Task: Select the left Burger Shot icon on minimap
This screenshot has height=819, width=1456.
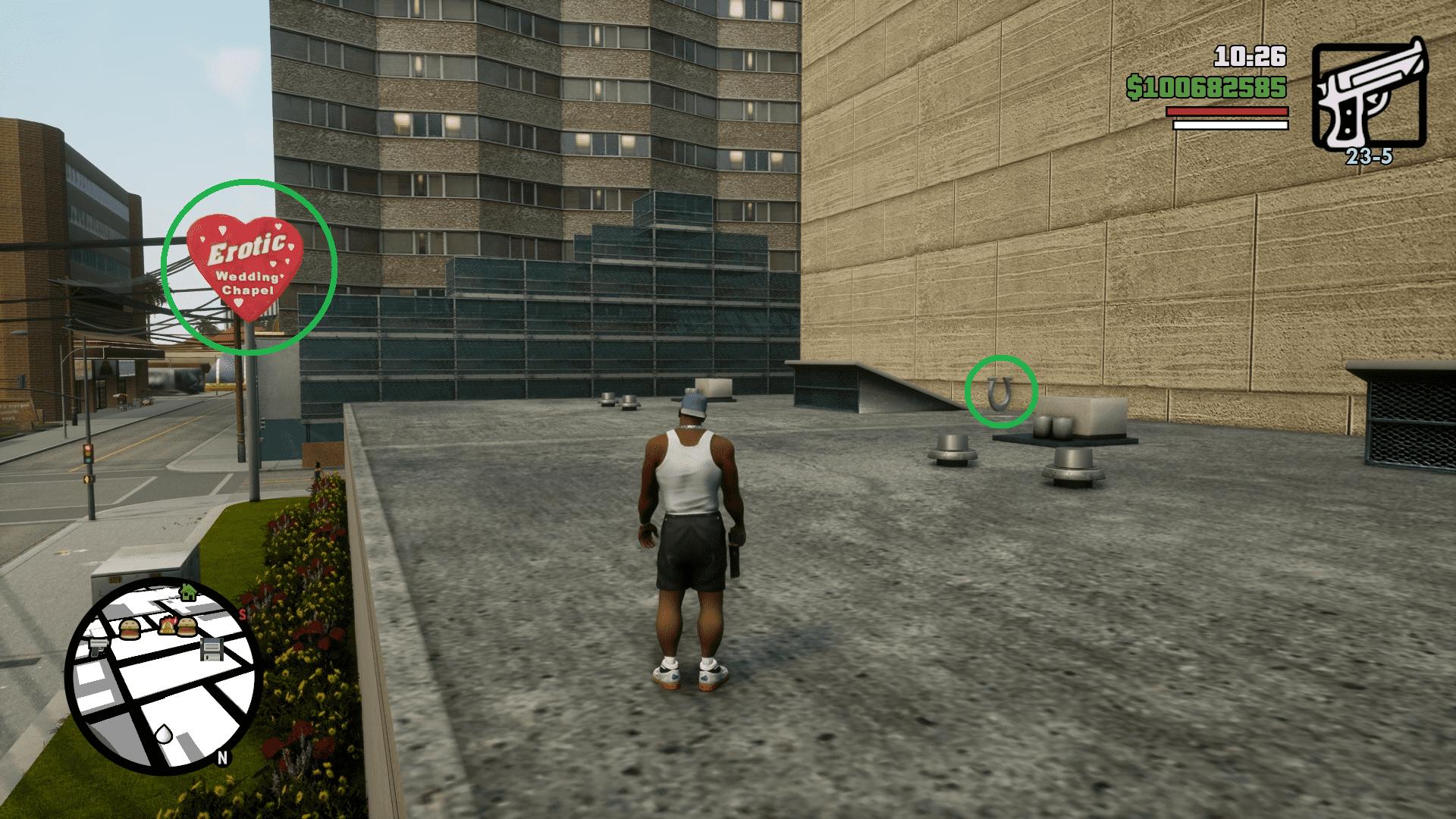Action: 129,627
